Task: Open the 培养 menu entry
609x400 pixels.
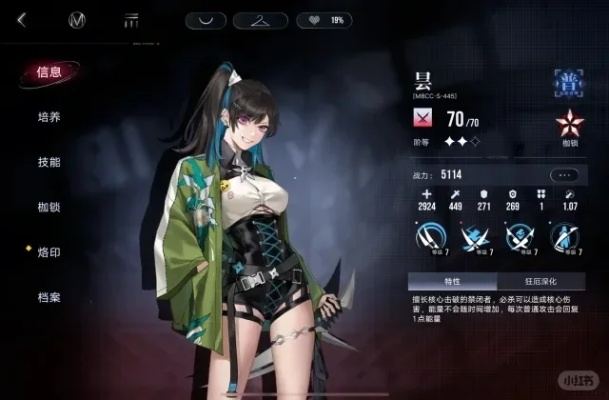Action: (x=49, y=117)
